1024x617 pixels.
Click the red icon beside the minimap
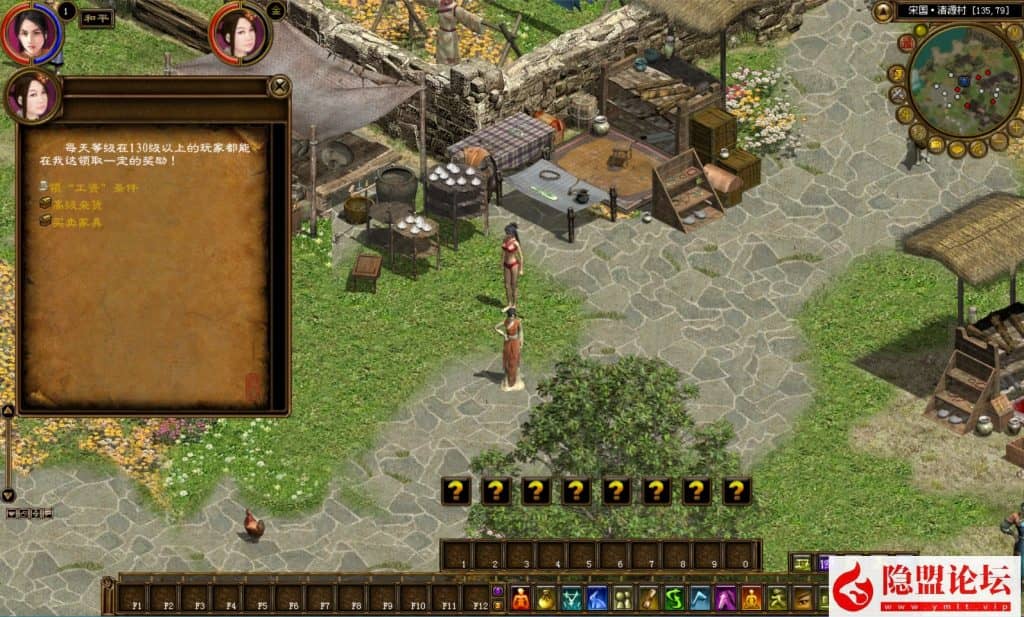pyautogui.click(x=904, y=42)
